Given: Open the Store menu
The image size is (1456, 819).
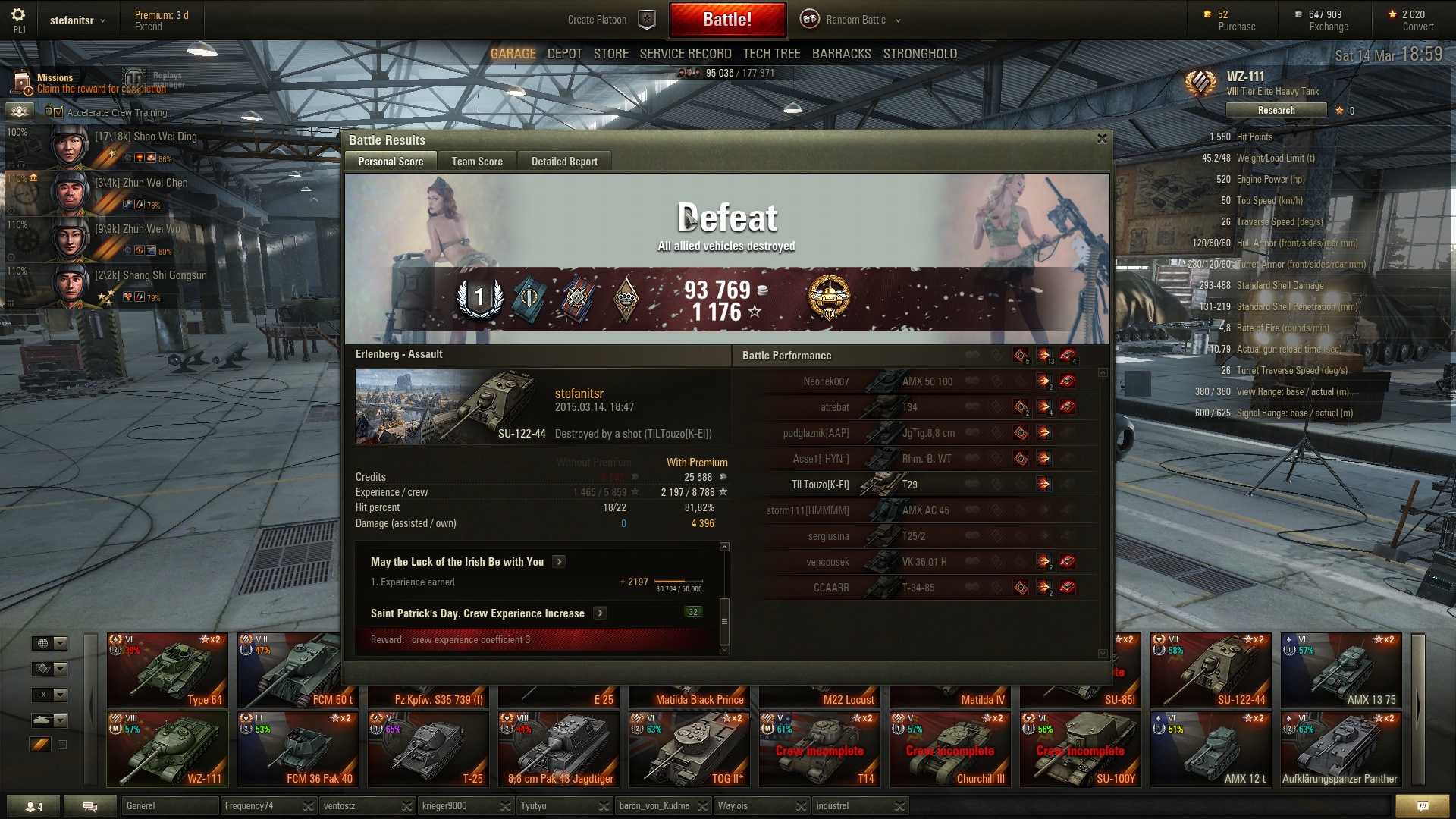Looking at the screenshot, I should [x=610, y=54].
